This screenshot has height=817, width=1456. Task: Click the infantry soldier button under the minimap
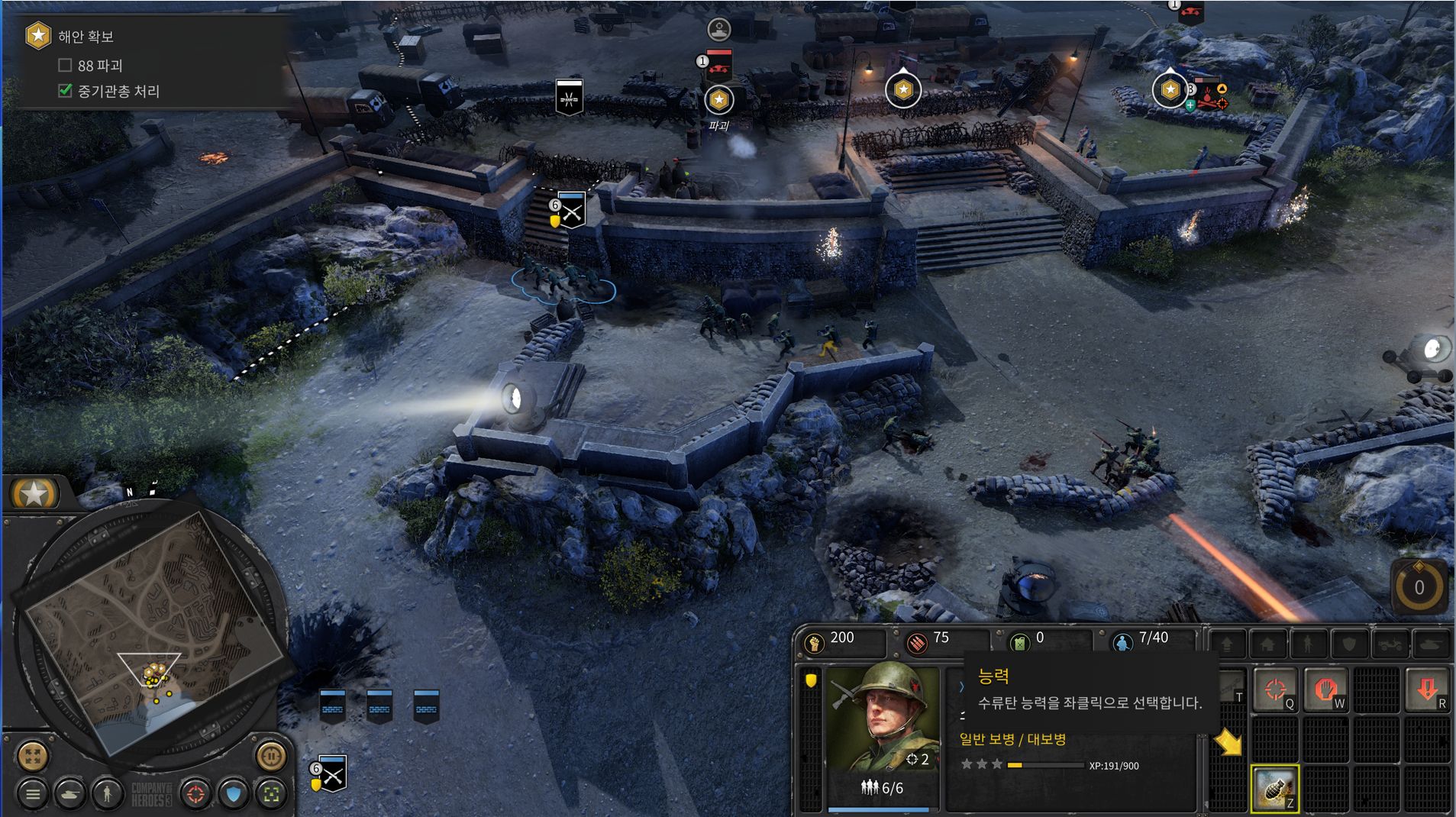point(108,794)
